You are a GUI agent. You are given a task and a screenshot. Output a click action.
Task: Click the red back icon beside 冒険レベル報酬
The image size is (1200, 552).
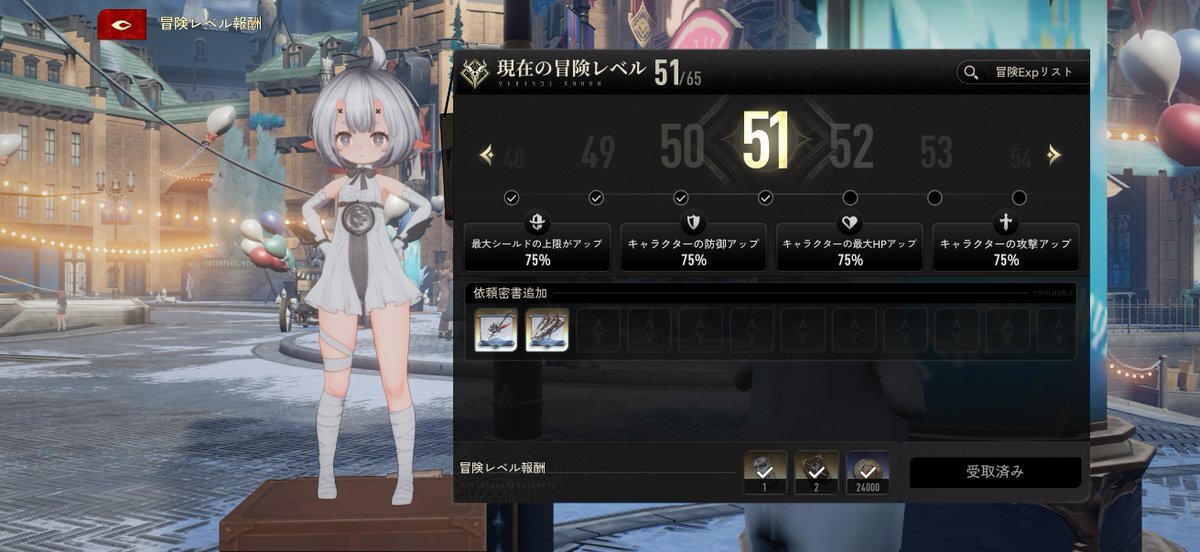pos(122,24)
